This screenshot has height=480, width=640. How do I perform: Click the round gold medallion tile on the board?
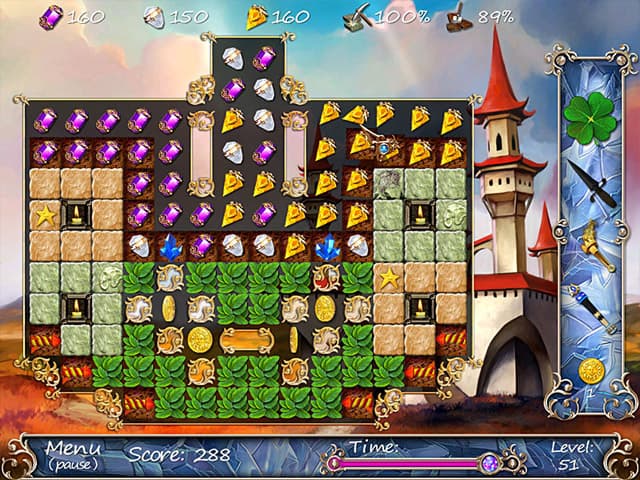click(200, 340)
